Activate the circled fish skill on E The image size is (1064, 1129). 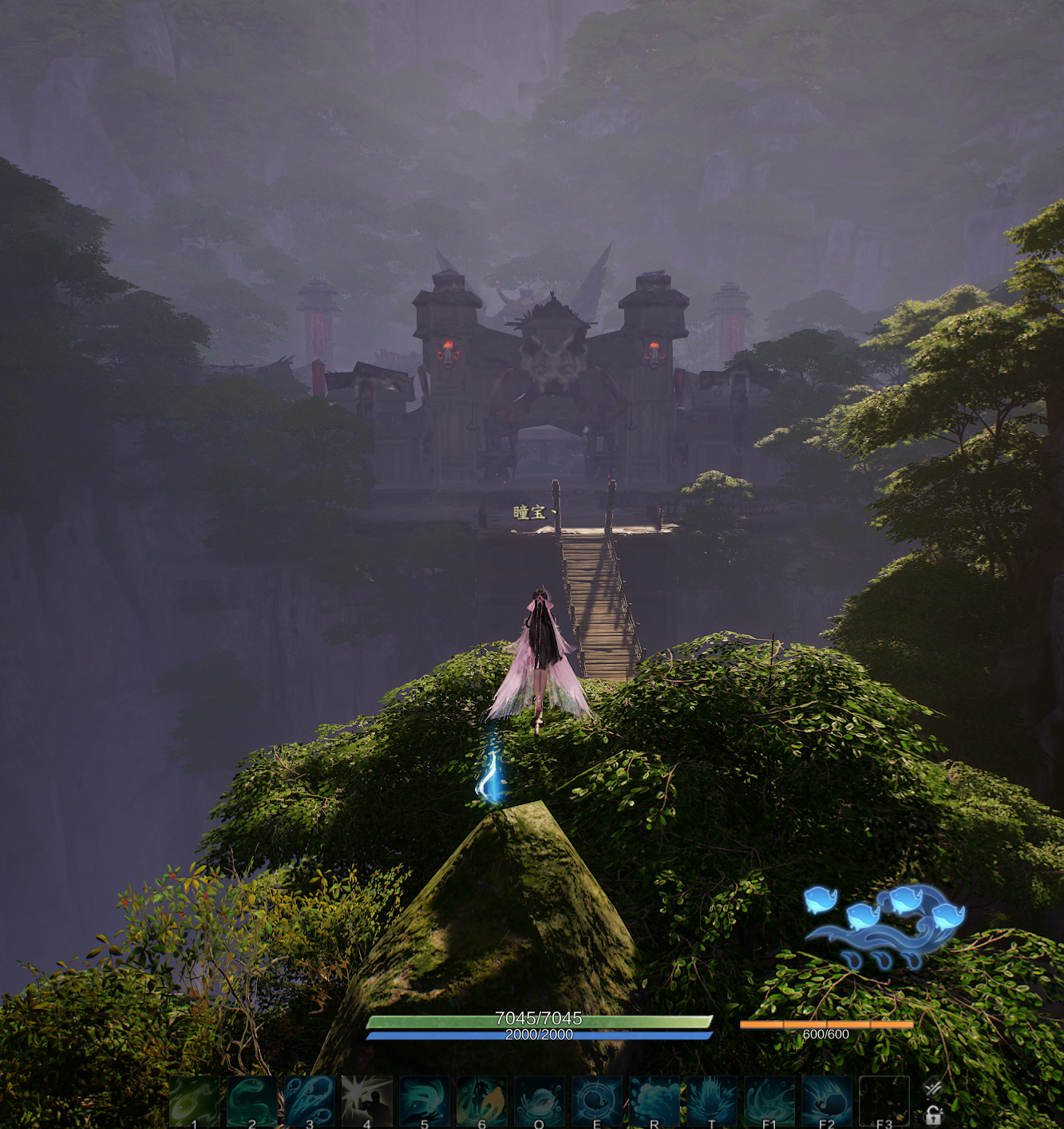click(596, 1102)
